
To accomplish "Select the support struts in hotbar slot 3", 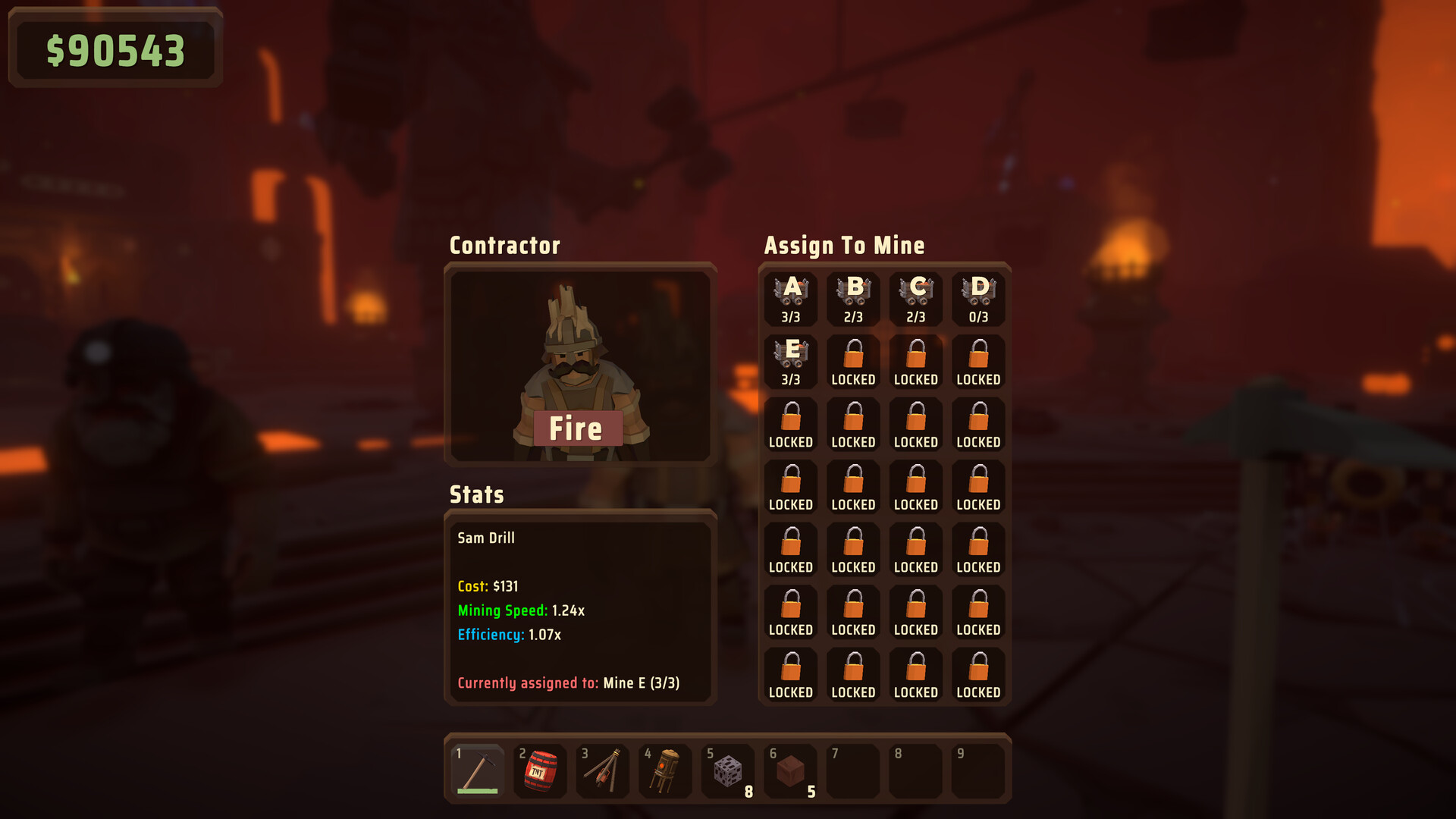I will (x=604, y=770).
